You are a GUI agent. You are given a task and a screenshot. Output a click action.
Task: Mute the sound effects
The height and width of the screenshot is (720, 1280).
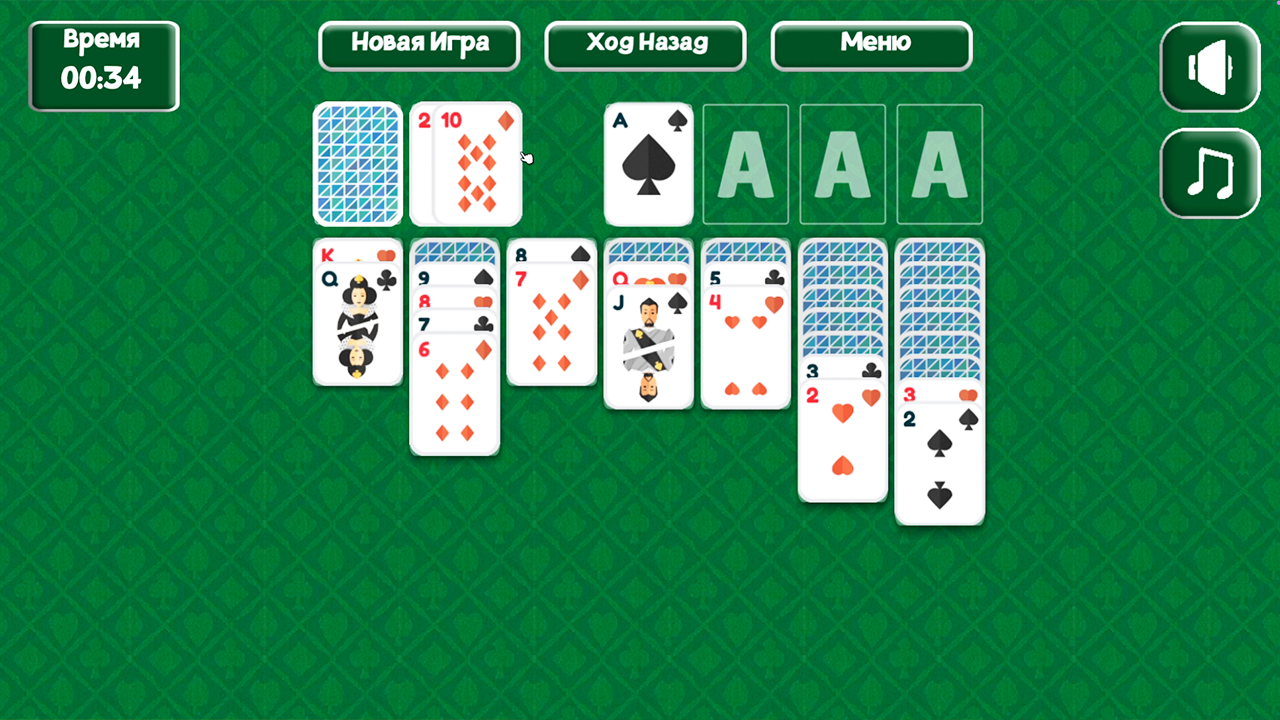tap(1208, 68)
